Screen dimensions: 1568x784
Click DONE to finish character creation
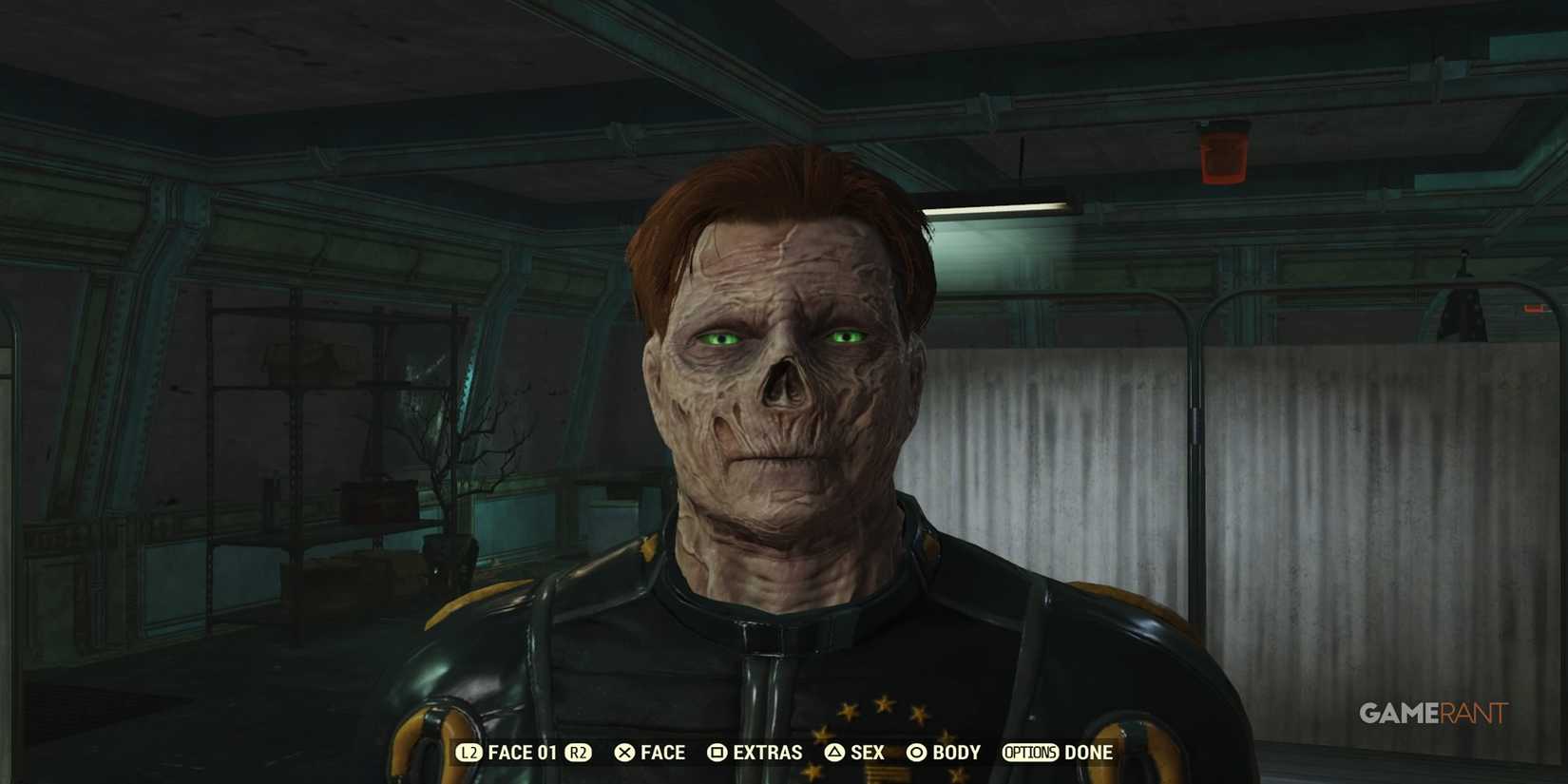point(1089,752)
